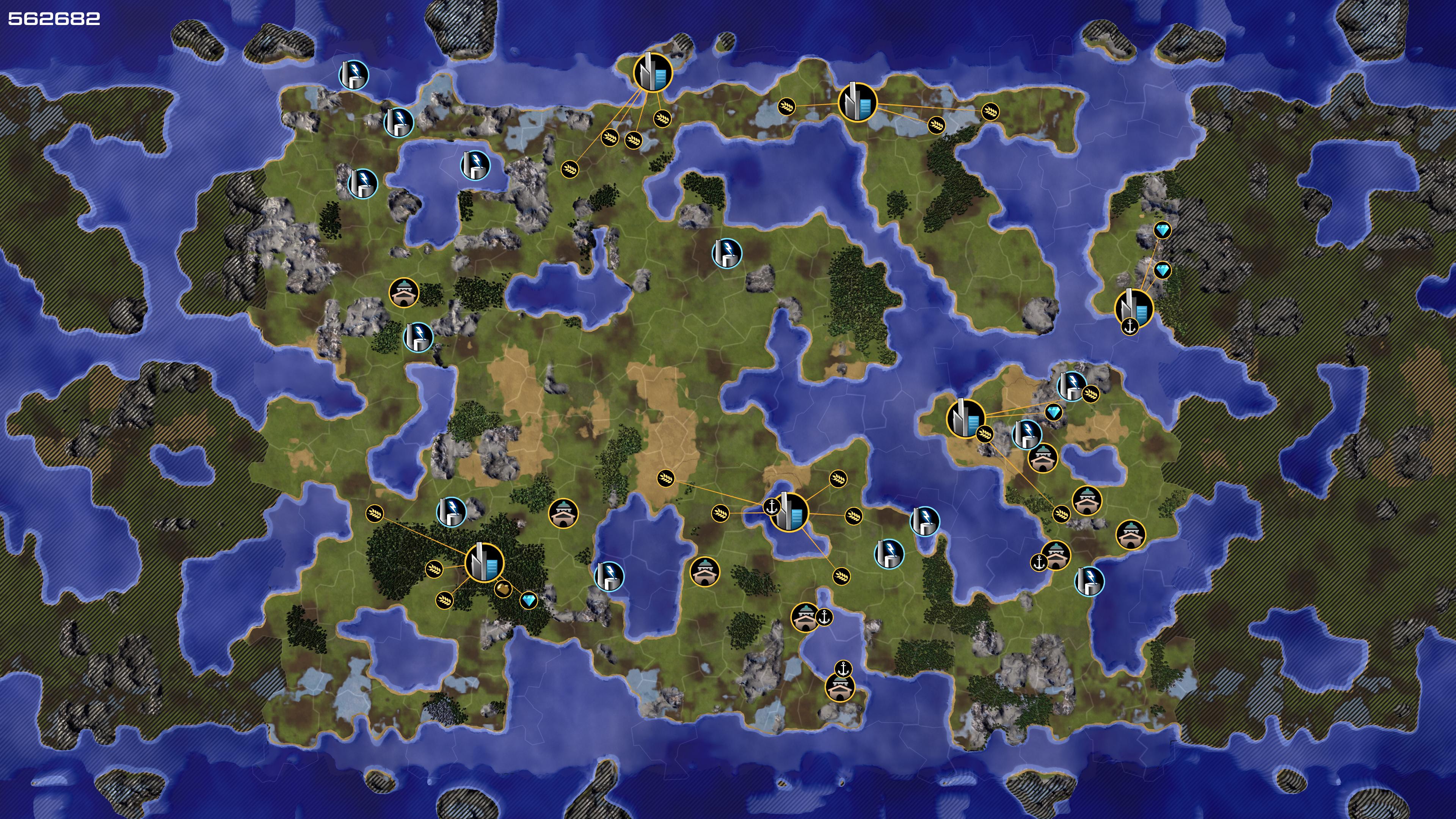1456x819 pixels.
Task: Select the city marker linked to two diamonds
Action: pyautogui.click(x=1134, y=308)
